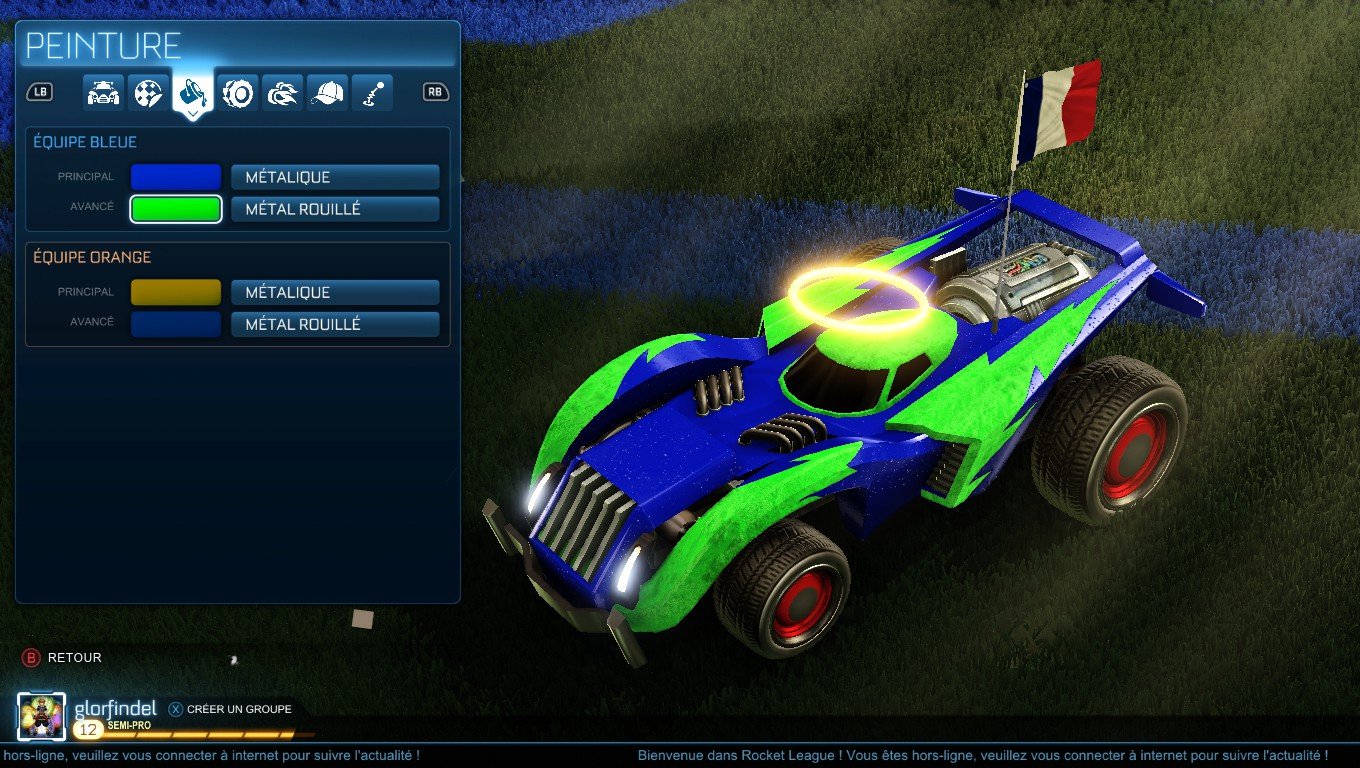The width and height of the screenshot is (1360, 768).
Task: Select the boost flames customization icon
Action: [x=282, y=92]
